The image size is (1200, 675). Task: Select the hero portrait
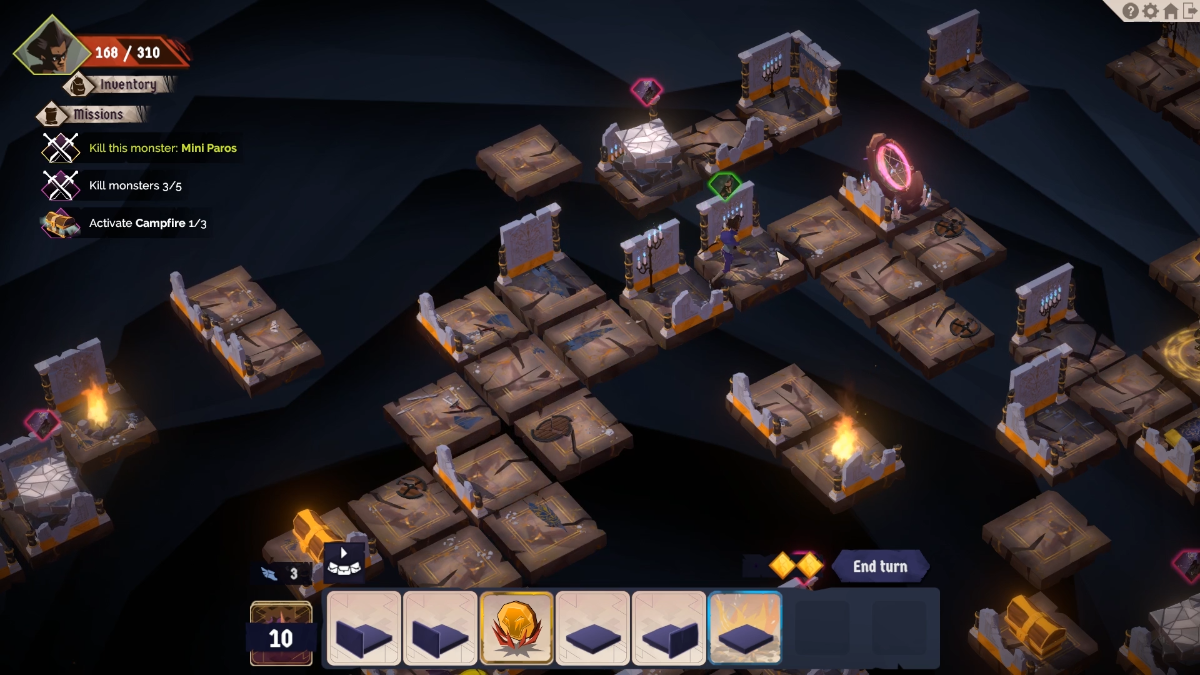pyautogui.click(x=50, y=46)
